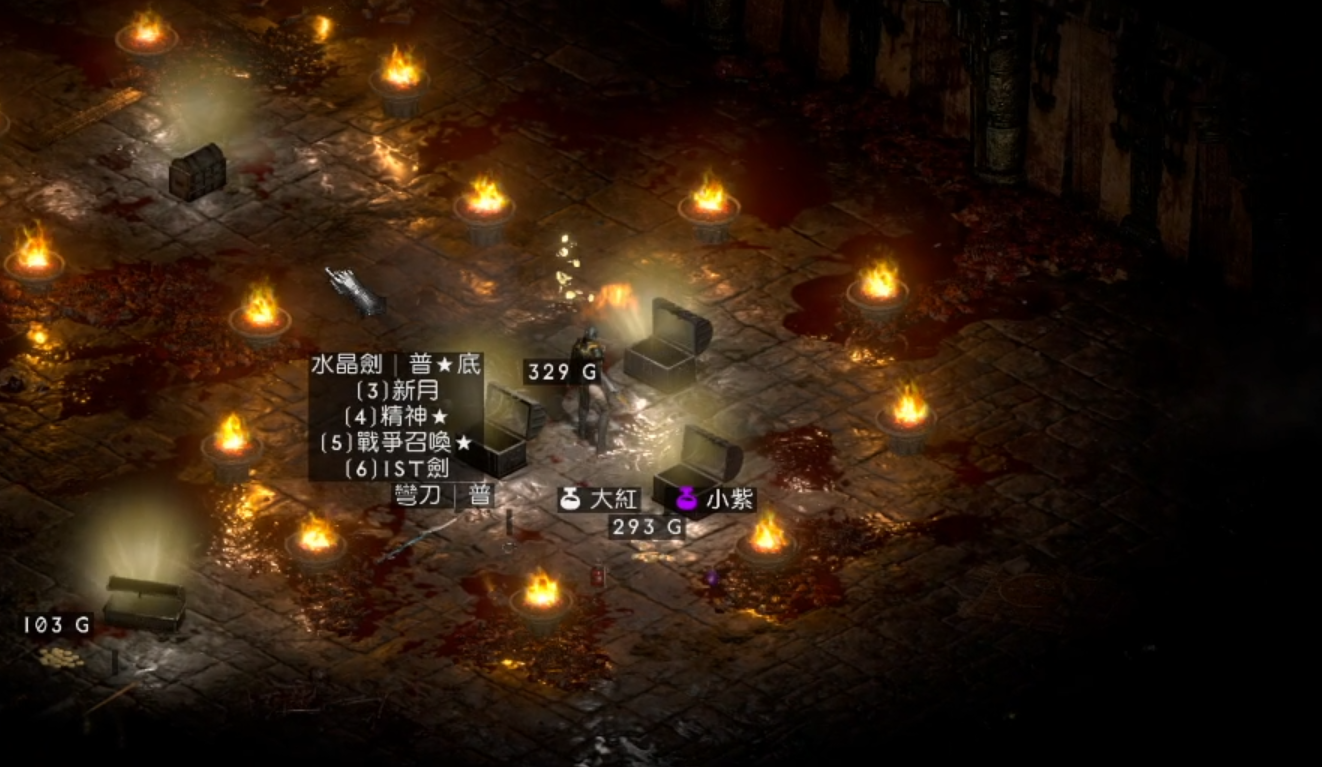
Task: Pick up the 293 G gold label
Action: tap(647, 527)
